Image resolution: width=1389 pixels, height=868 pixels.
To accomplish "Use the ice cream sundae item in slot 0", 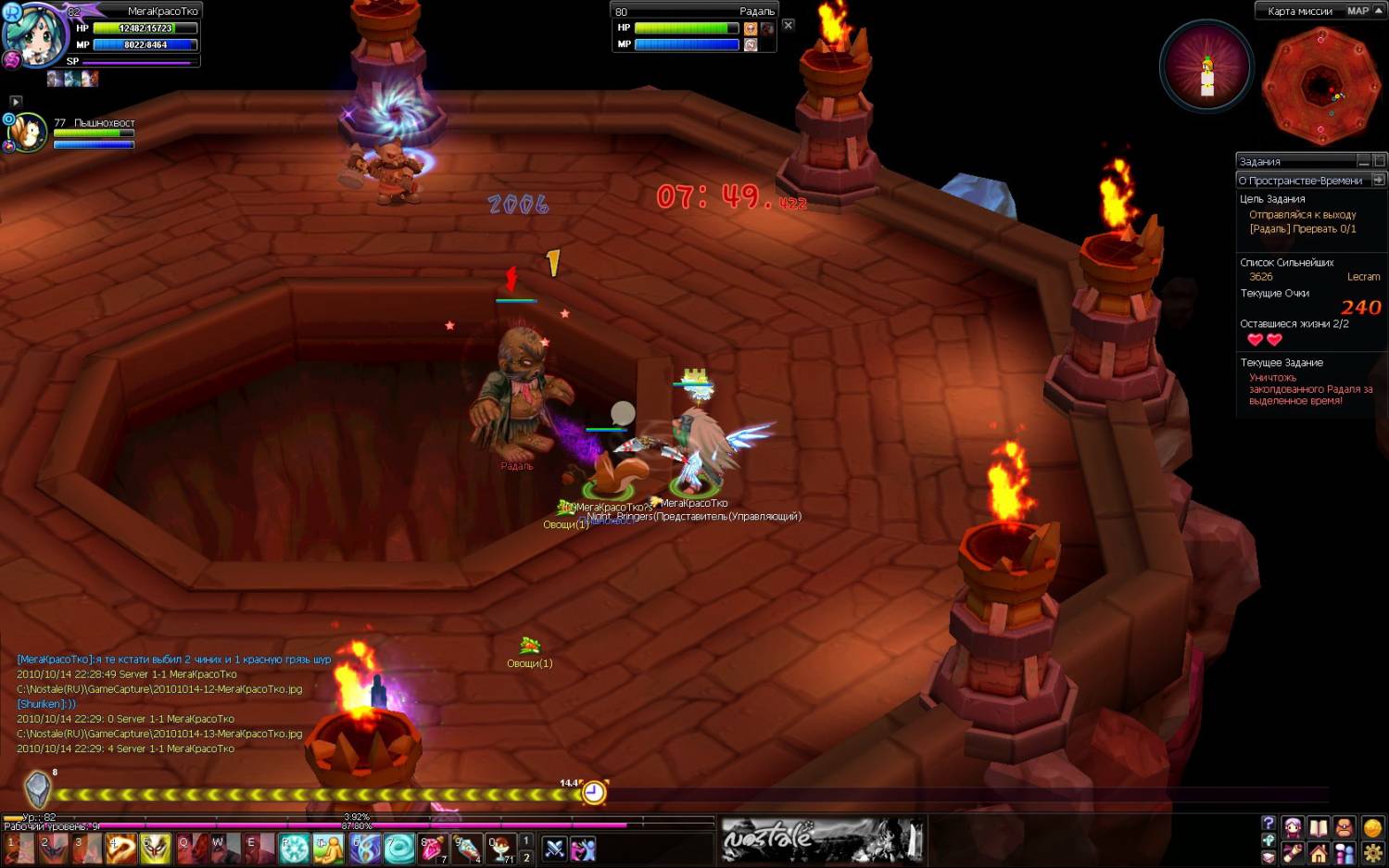I will pyautogui.click(x=502, y=847).
